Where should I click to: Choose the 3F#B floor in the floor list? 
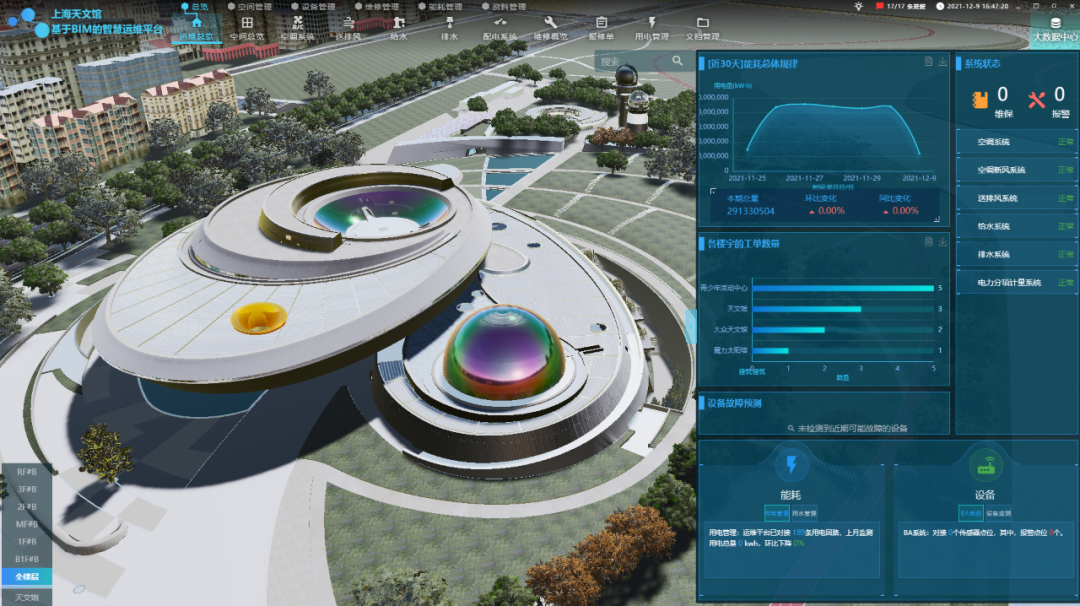pyautogui.click(x=26, y=489)
